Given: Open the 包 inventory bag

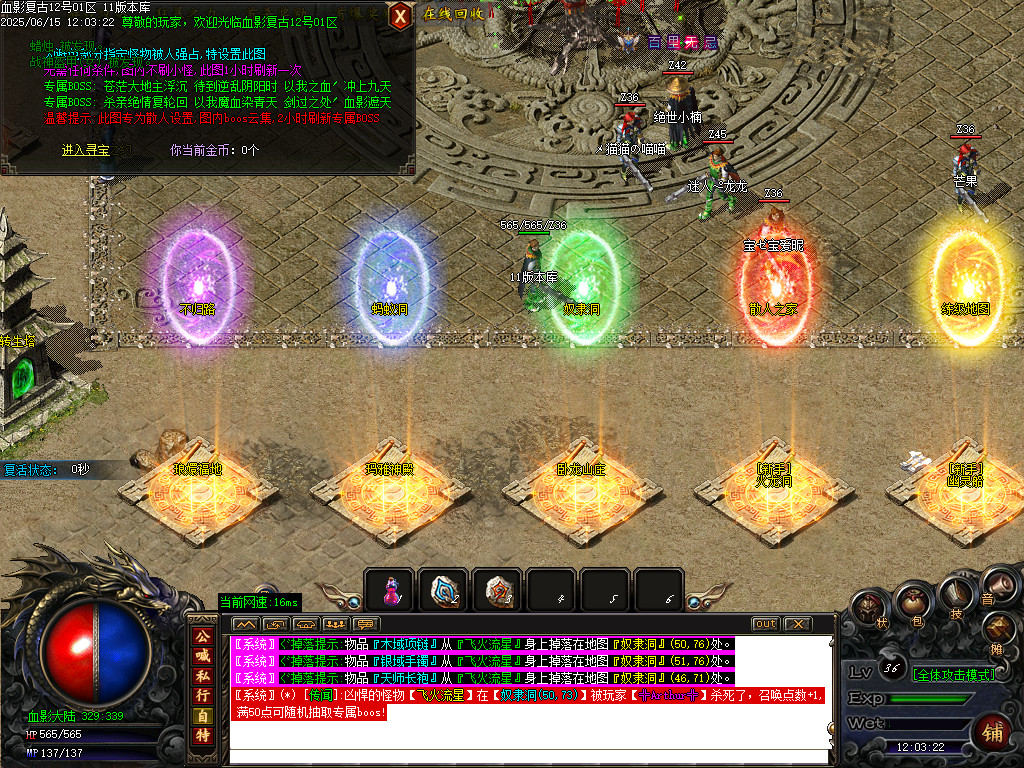Looking at the screenshot, I should click(911, 601).
